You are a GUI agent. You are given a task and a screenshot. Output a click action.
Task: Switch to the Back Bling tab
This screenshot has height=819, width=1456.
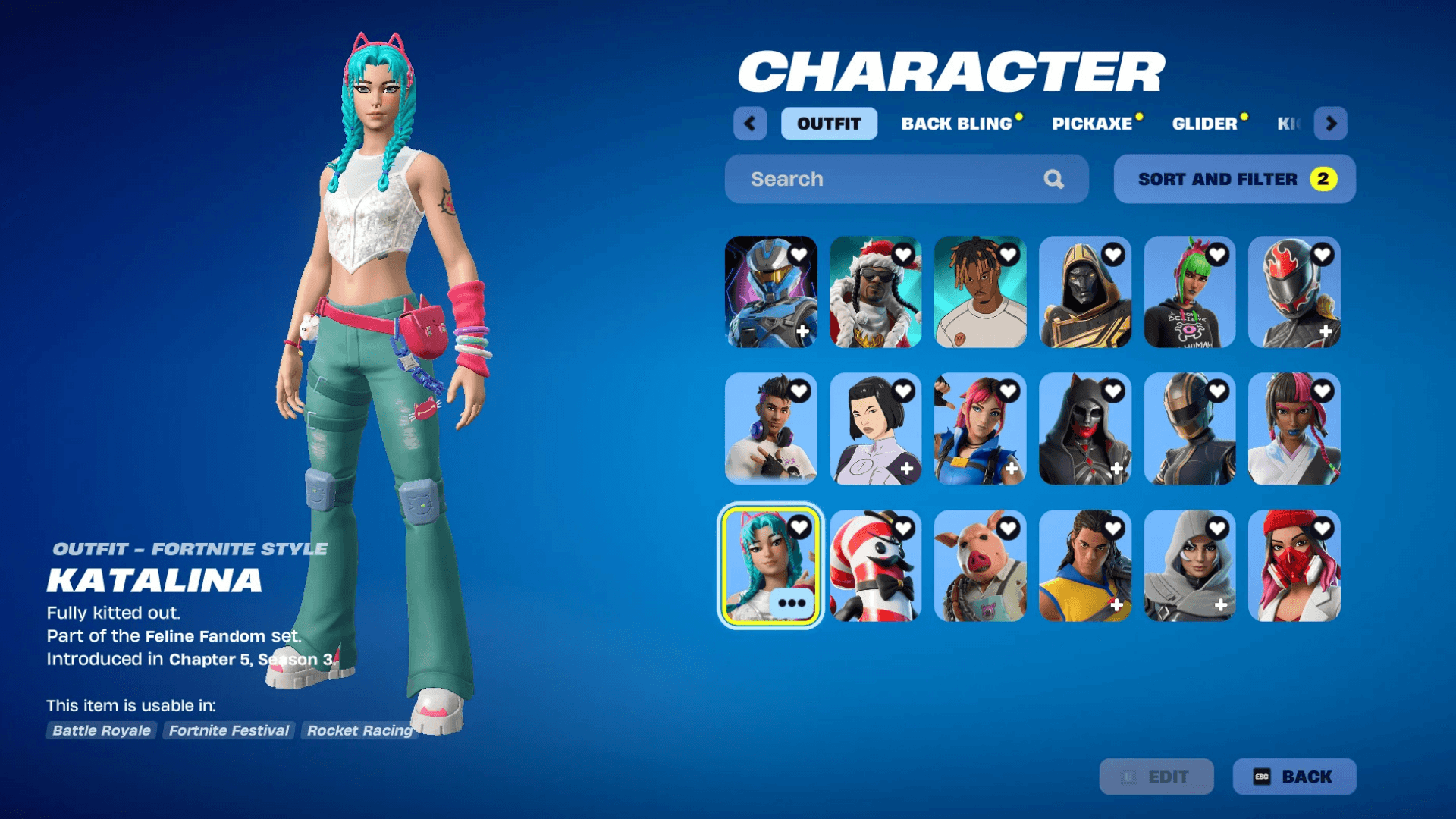pos(957,124)
